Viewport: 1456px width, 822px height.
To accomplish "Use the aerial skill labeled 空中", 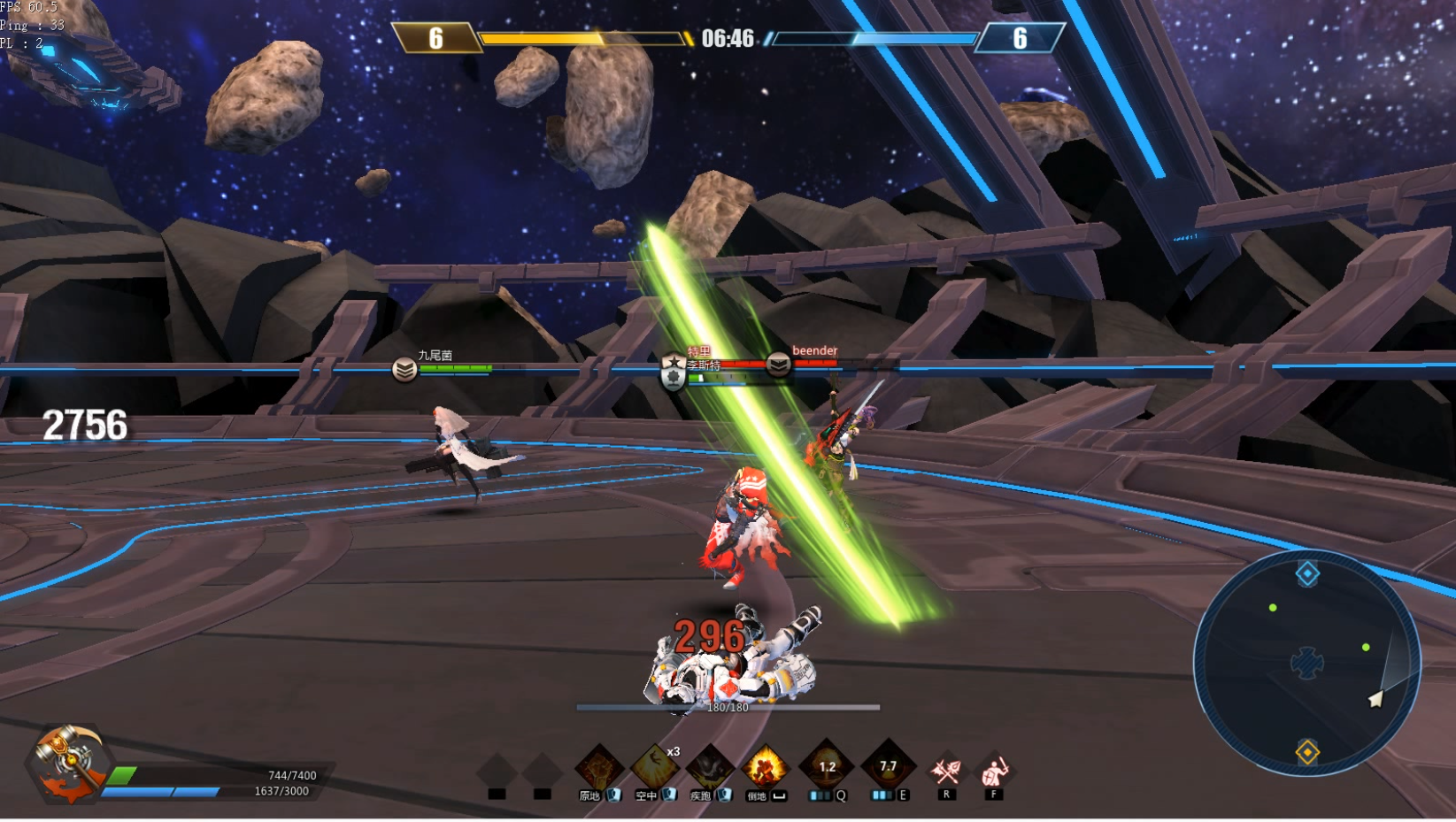I will pos(655,766).
